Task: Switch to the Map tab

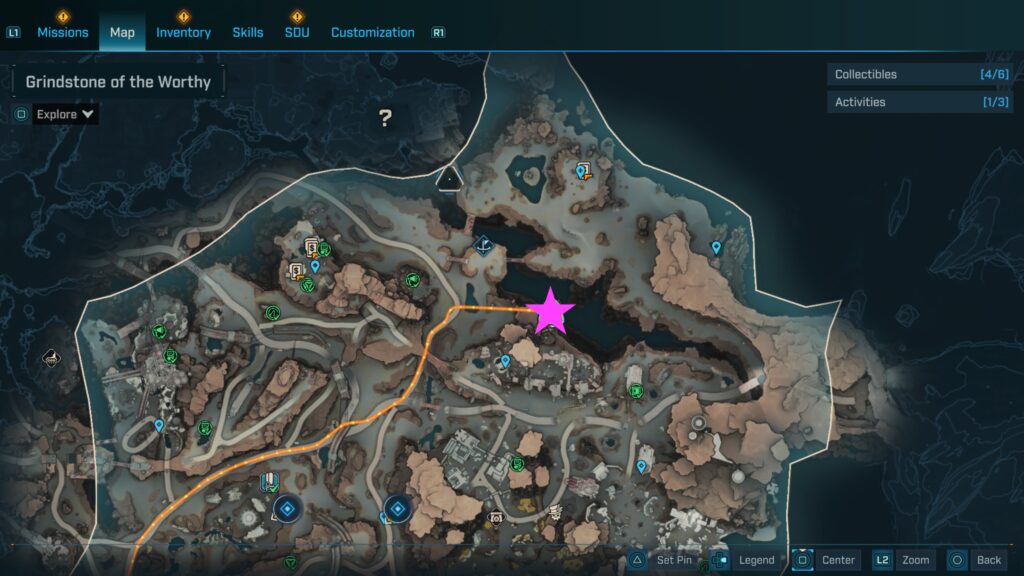Action: coord(122,32)
